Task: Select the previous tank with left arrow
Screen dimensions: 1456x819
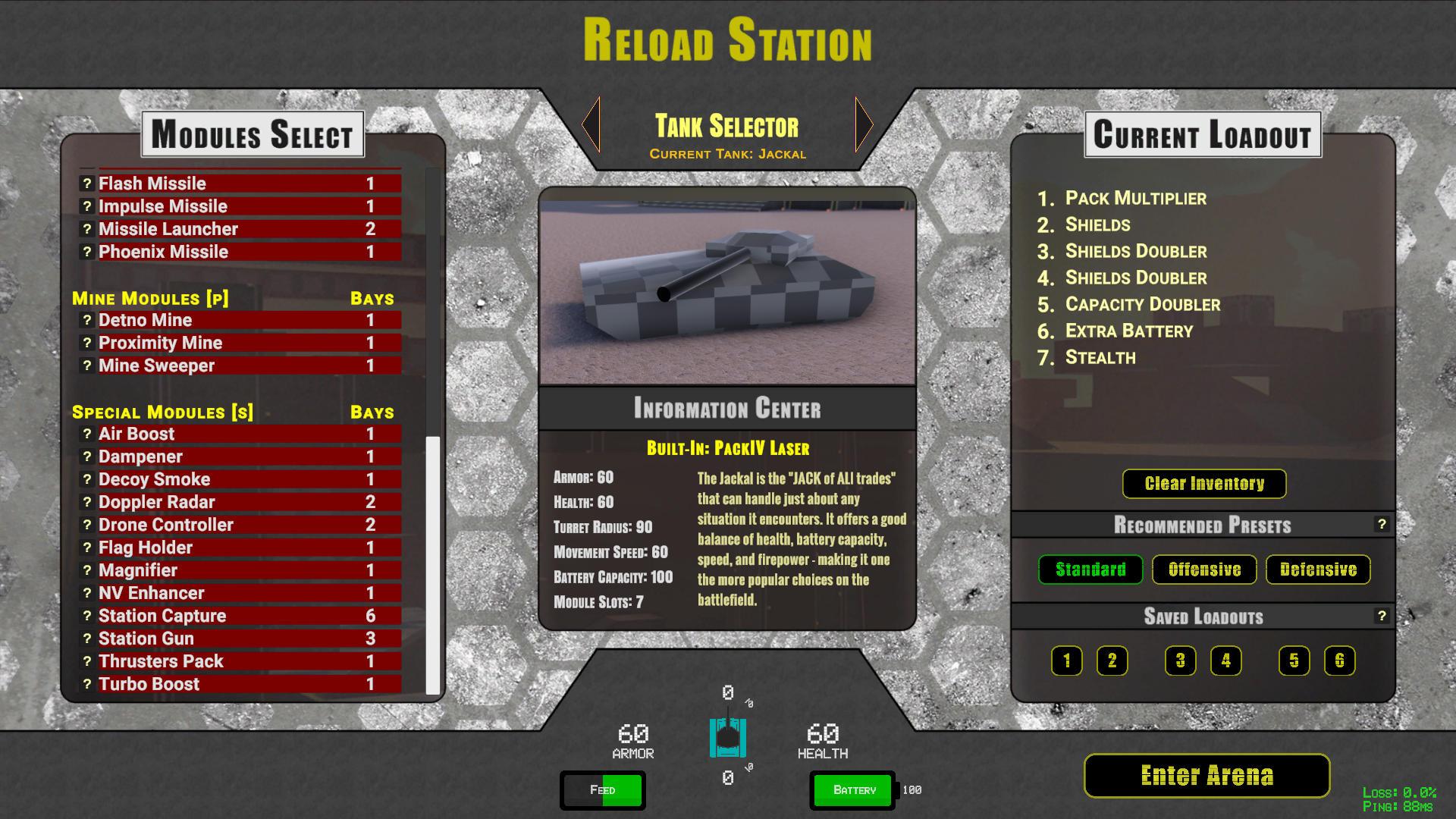Action: (x=591, y=124)
